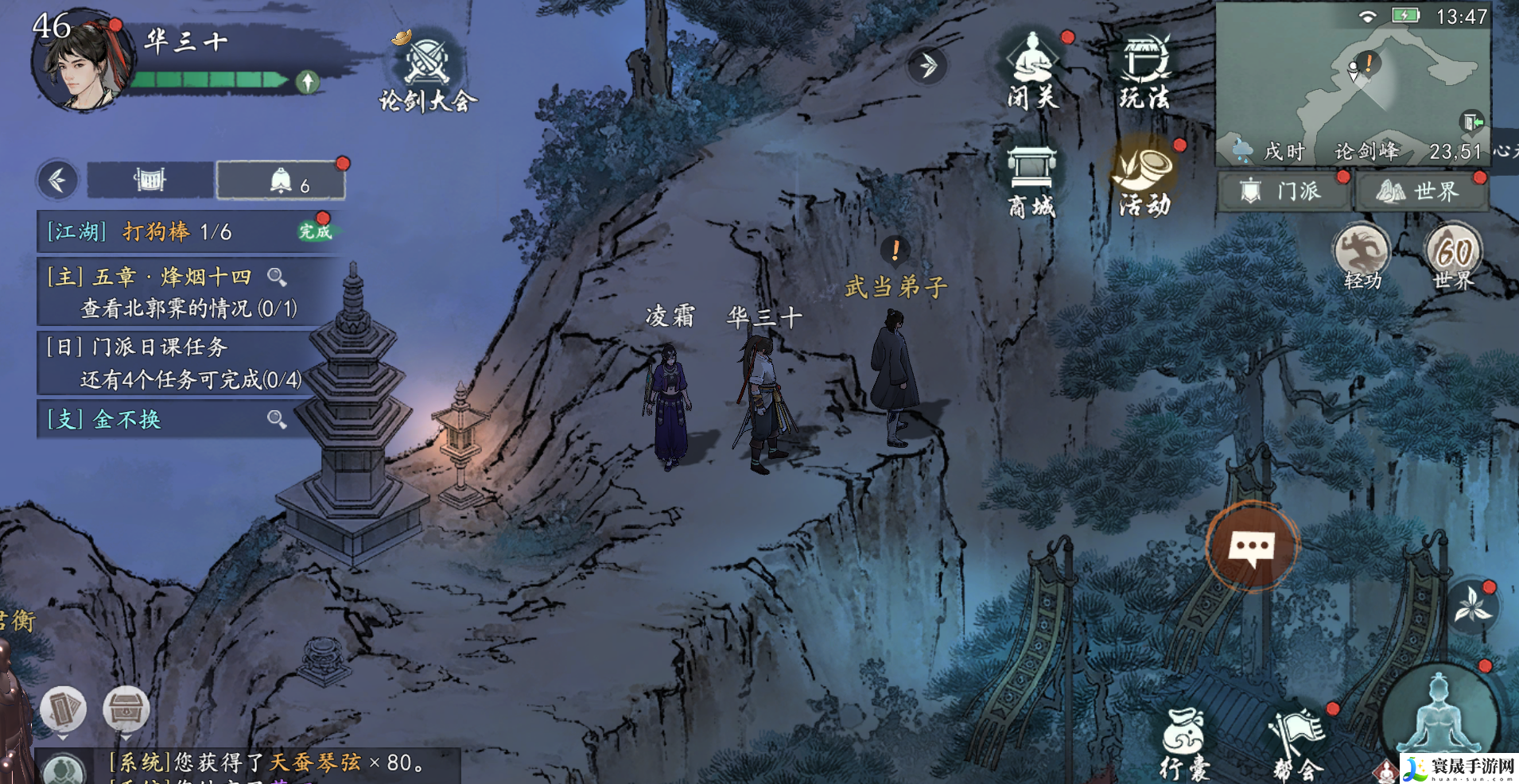This screenshot has height=784, width=1519.
Task: Open the 玩法 gameplay menu
Action: coord(1145,72)
